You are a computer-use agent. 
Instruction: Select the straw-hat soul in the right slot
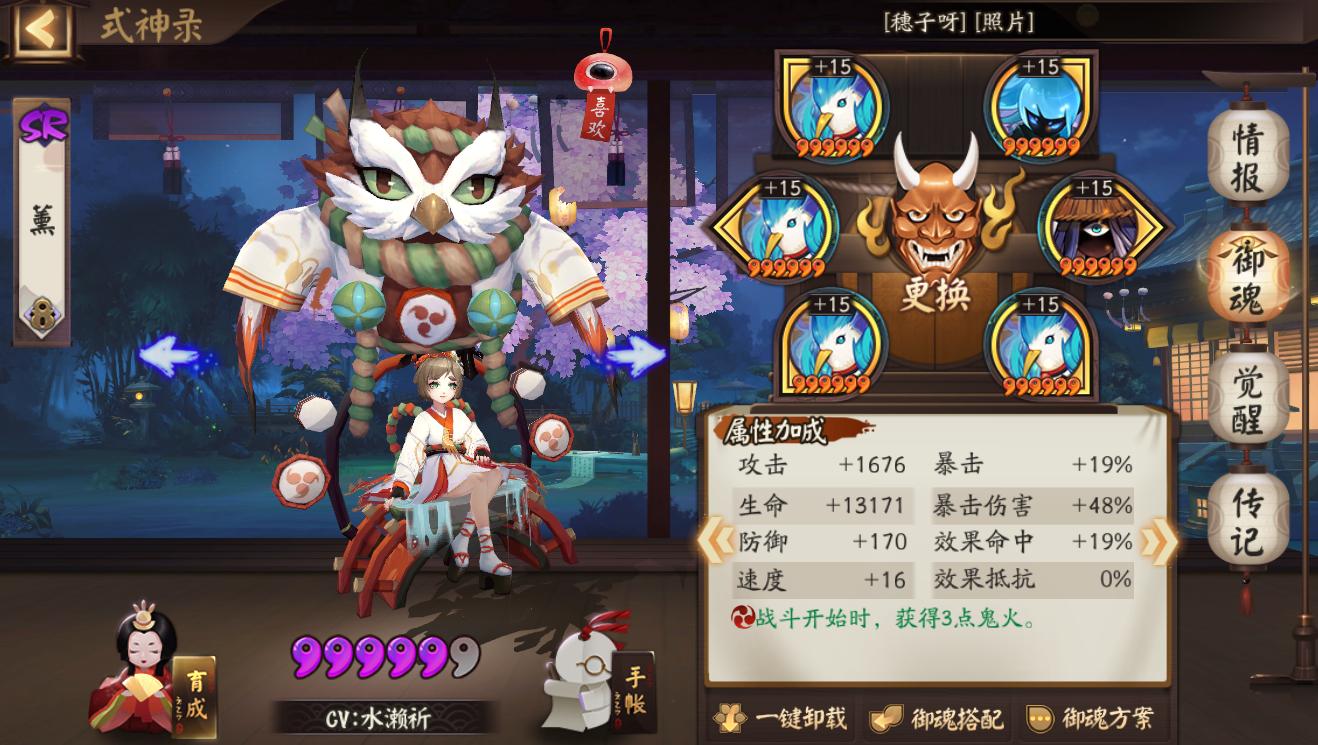point(1096,228)
